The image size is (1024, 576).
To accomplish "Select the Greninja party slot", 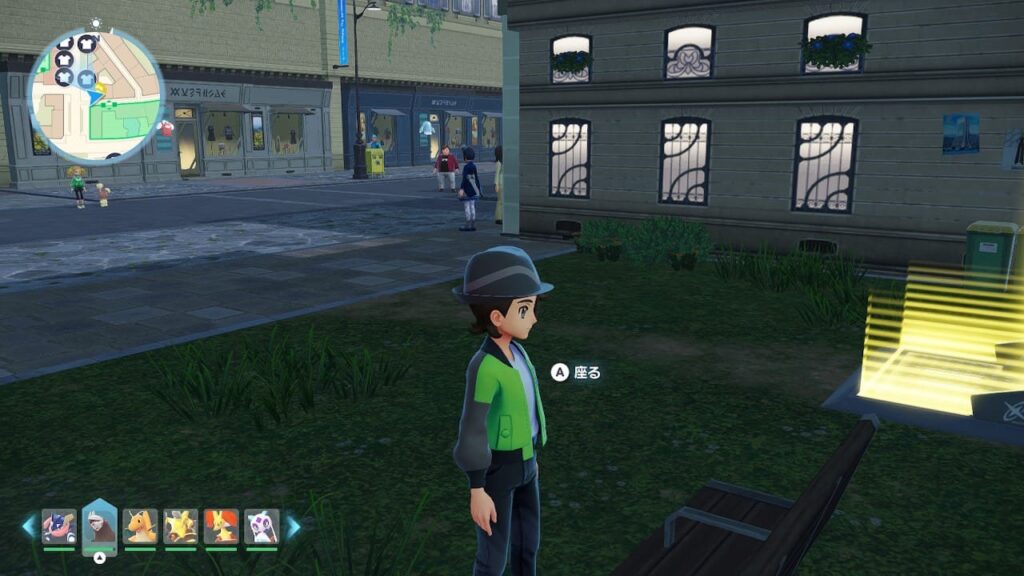I will click(x=59, y=526).
